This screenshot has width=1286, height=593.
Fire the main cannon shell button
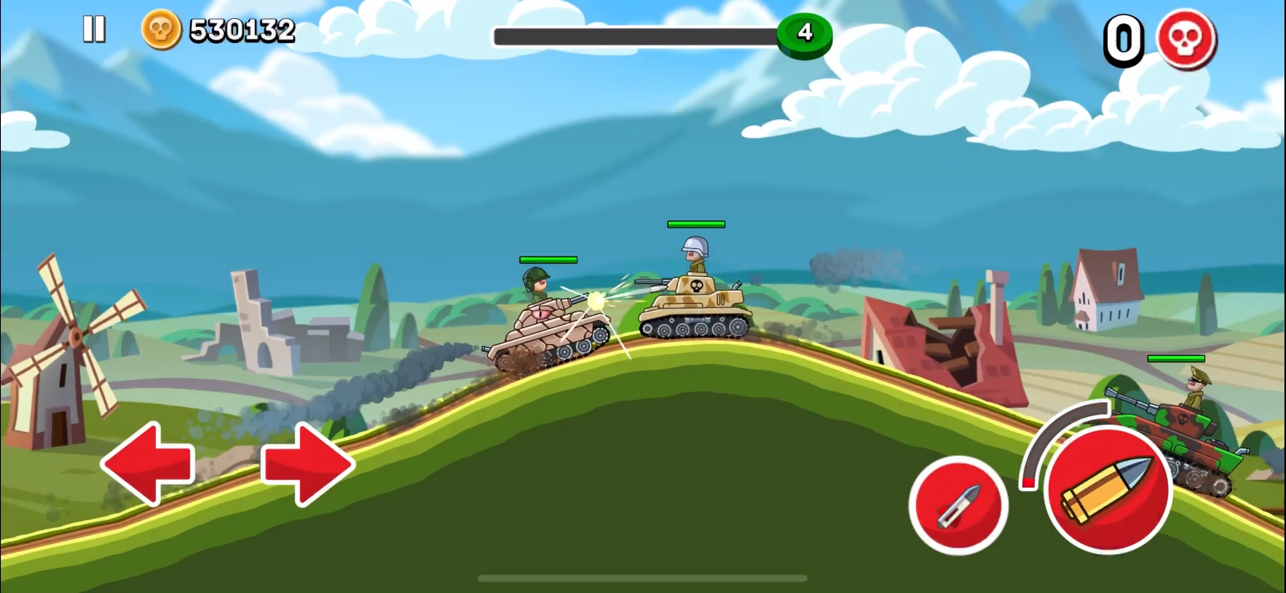[x=1107, y=489]
